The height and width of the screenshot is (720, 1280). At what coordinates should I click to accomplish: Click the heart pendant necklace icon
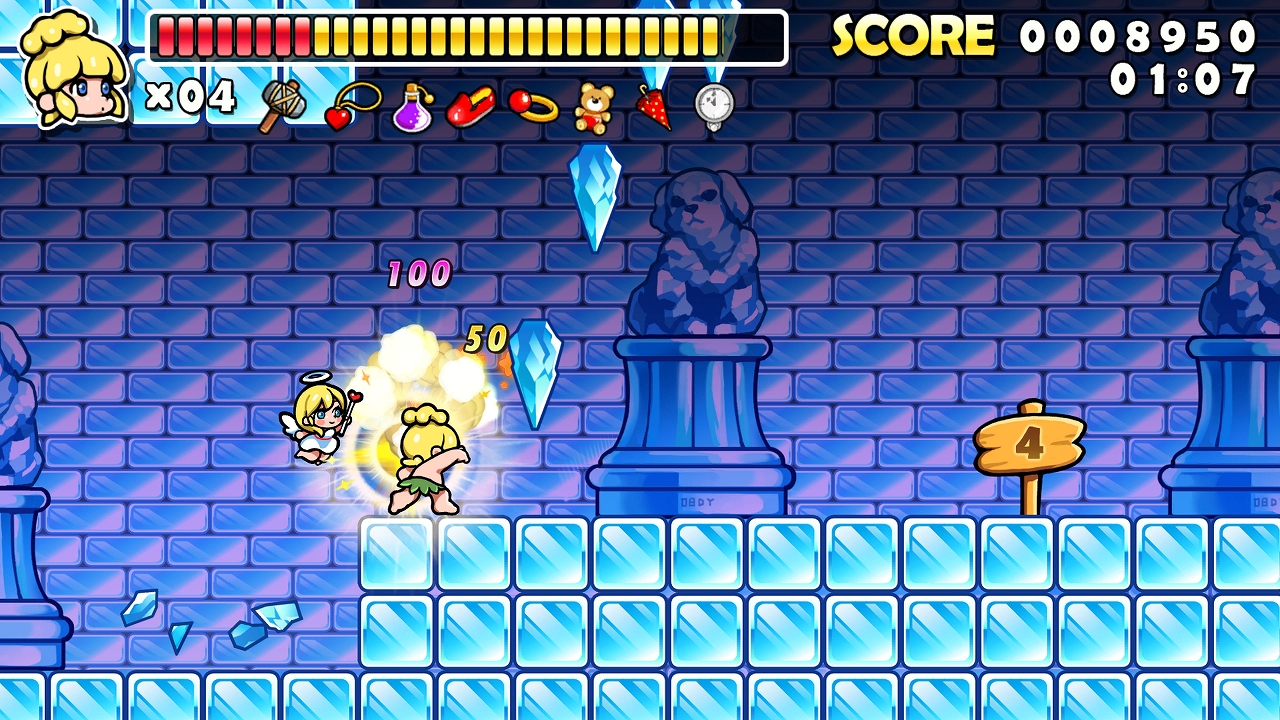[346, 110]
